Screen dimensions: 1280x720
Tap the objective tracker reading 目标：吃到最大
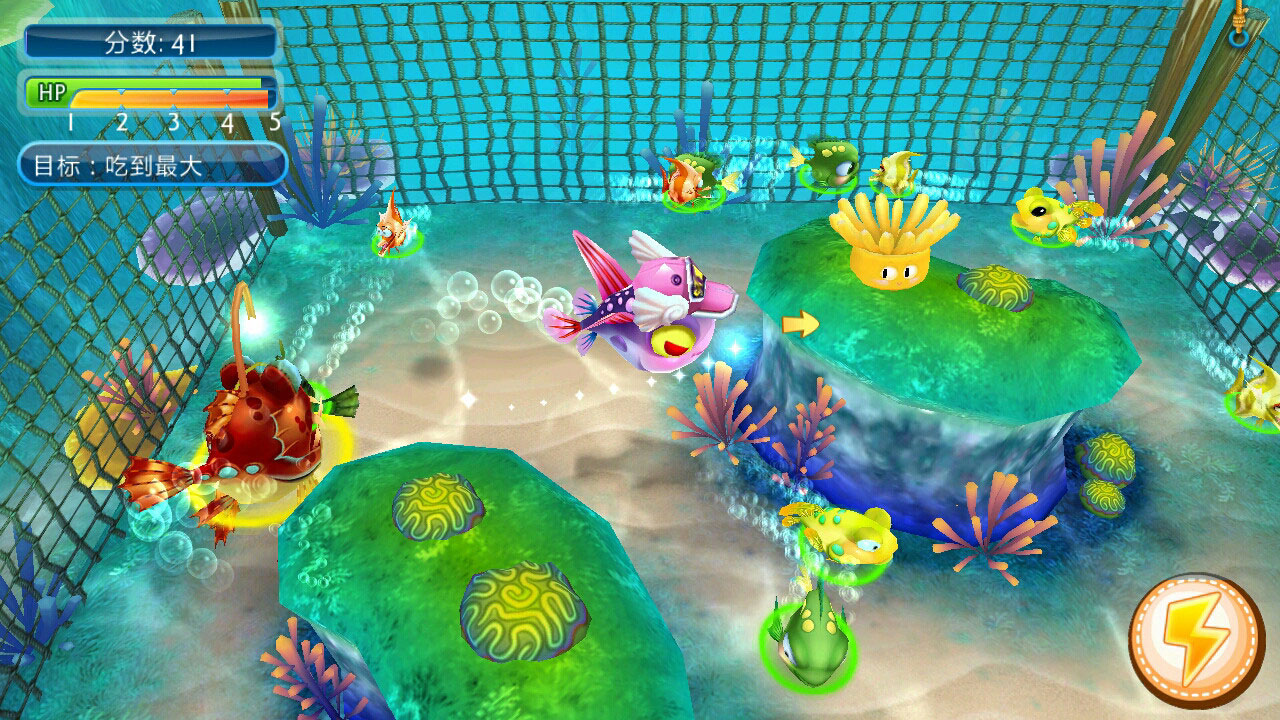[152, 164]
